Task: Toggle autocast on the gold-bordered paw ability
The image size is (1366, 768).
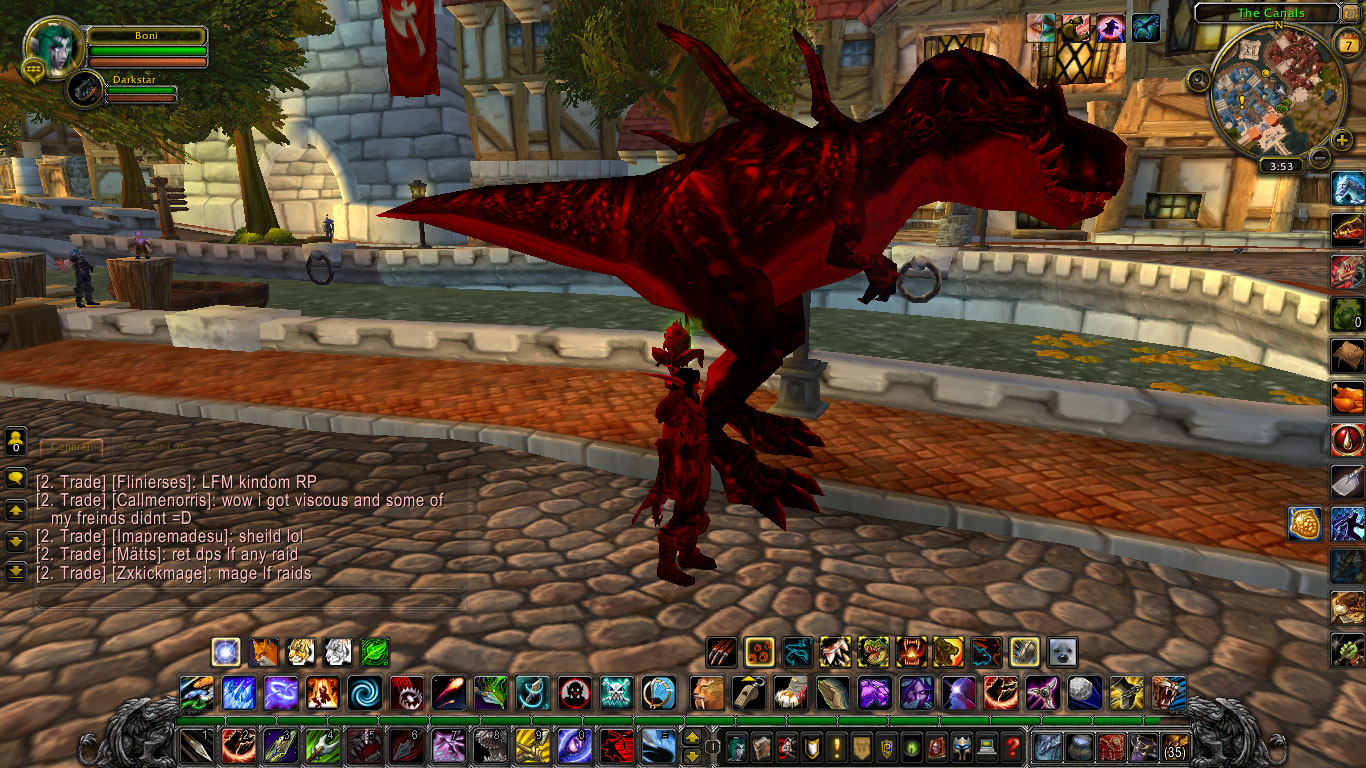Action: (x=759, y=653)
